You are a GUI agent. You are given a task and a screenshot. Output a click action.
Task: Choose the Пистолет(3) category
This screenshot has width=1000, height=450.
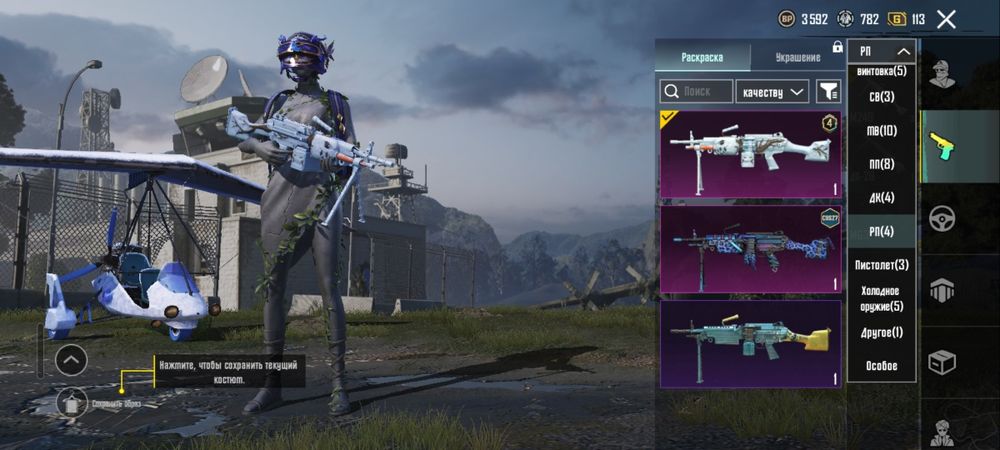(881, 265)
